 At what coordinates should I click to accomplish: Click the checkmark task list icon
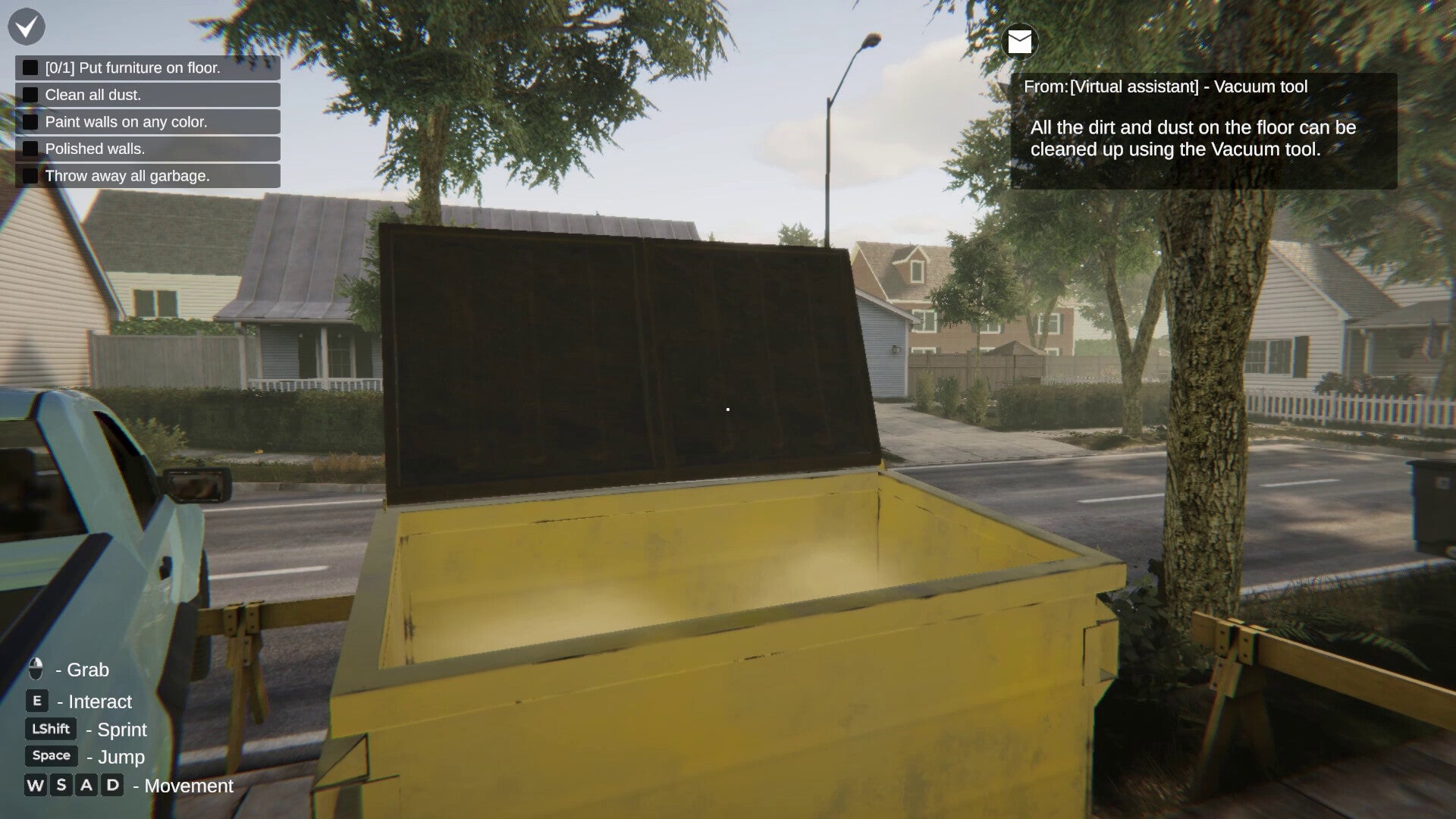click(x=25, y=27)
